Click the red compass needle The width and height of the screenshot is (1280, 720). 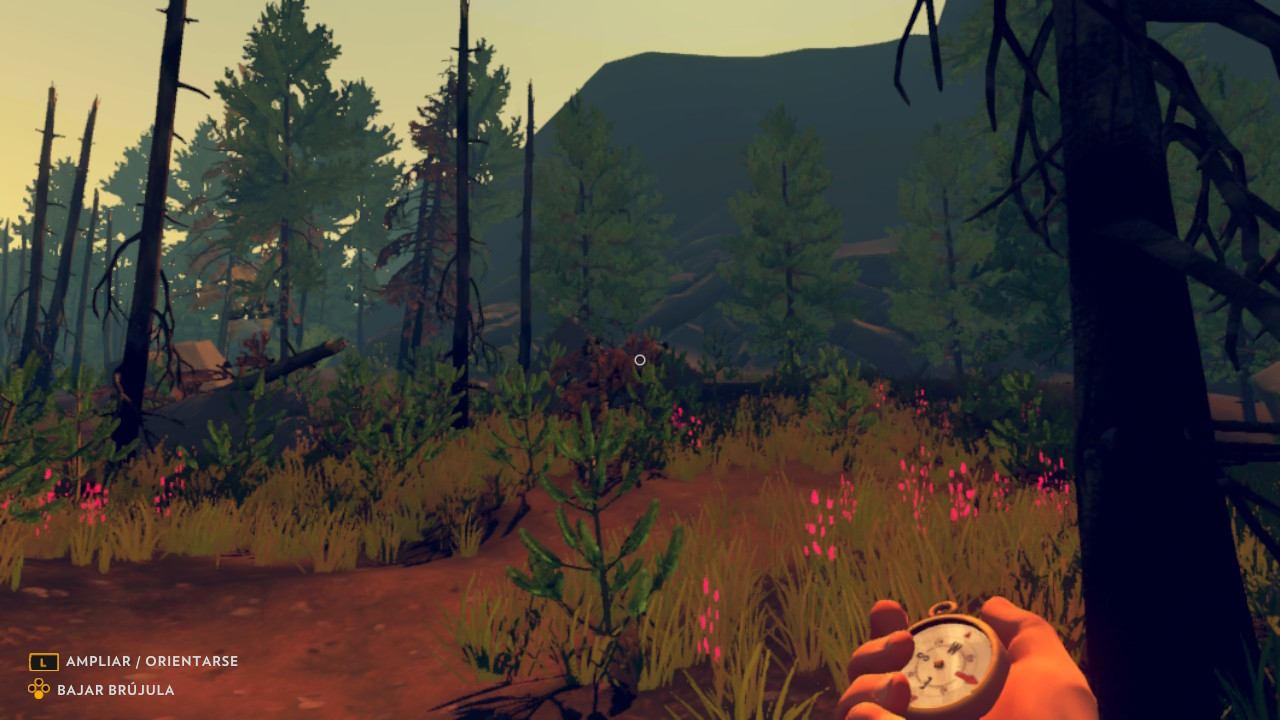[x=965, y=676]
